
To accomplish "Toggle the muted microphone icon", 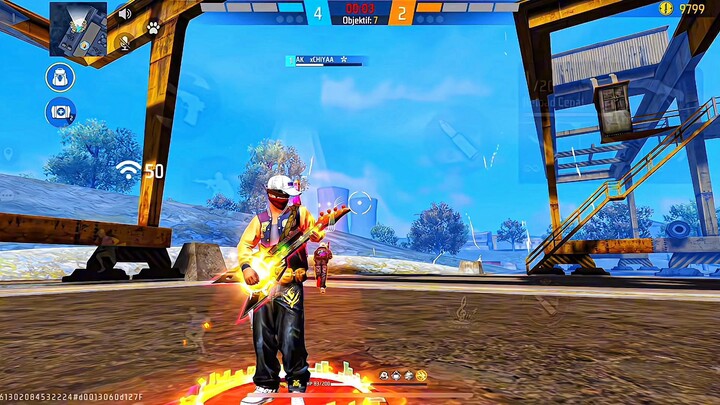I will [x=126, y=41].
